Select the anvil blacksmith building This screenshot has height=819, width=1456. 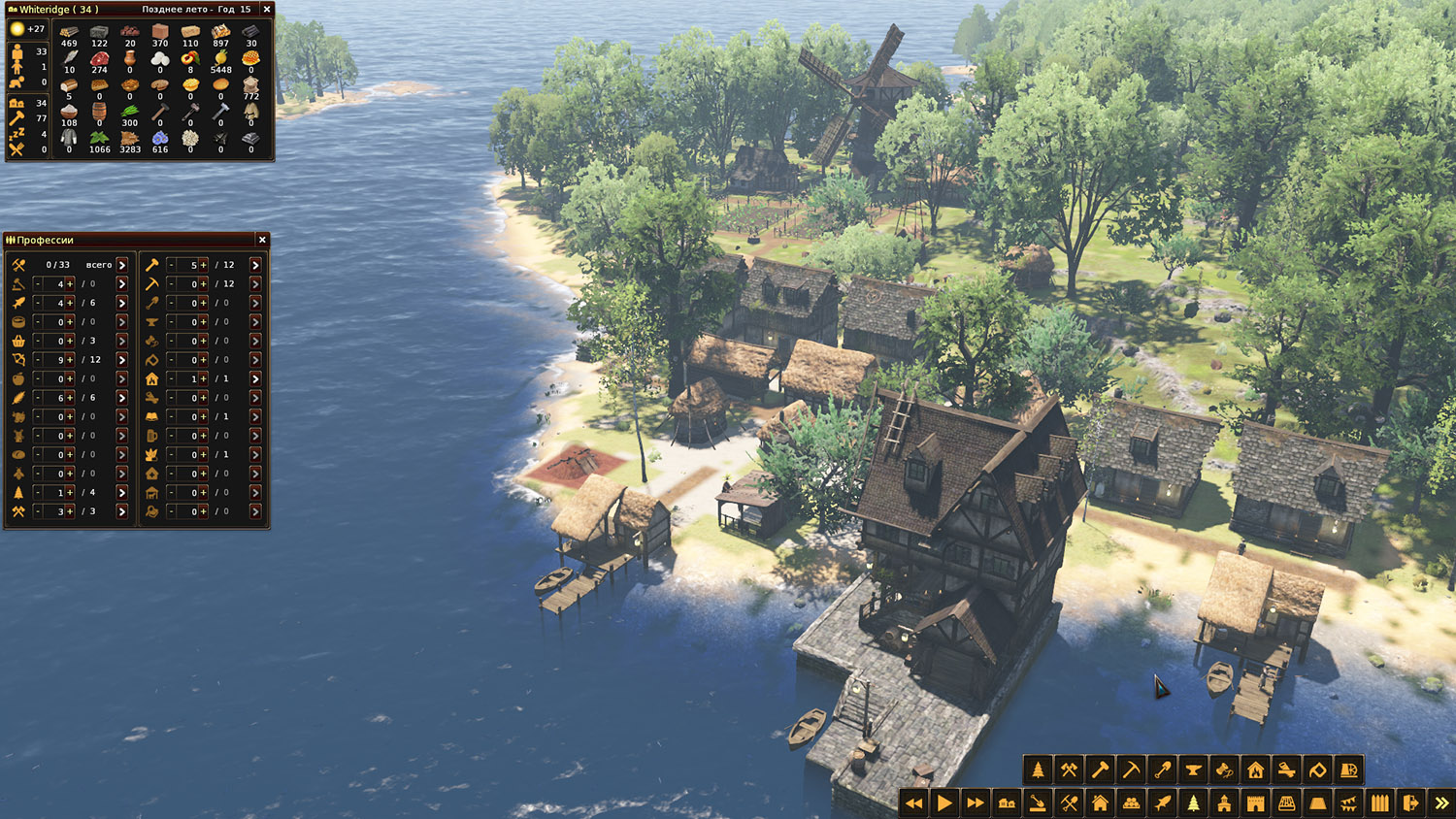1193,770
